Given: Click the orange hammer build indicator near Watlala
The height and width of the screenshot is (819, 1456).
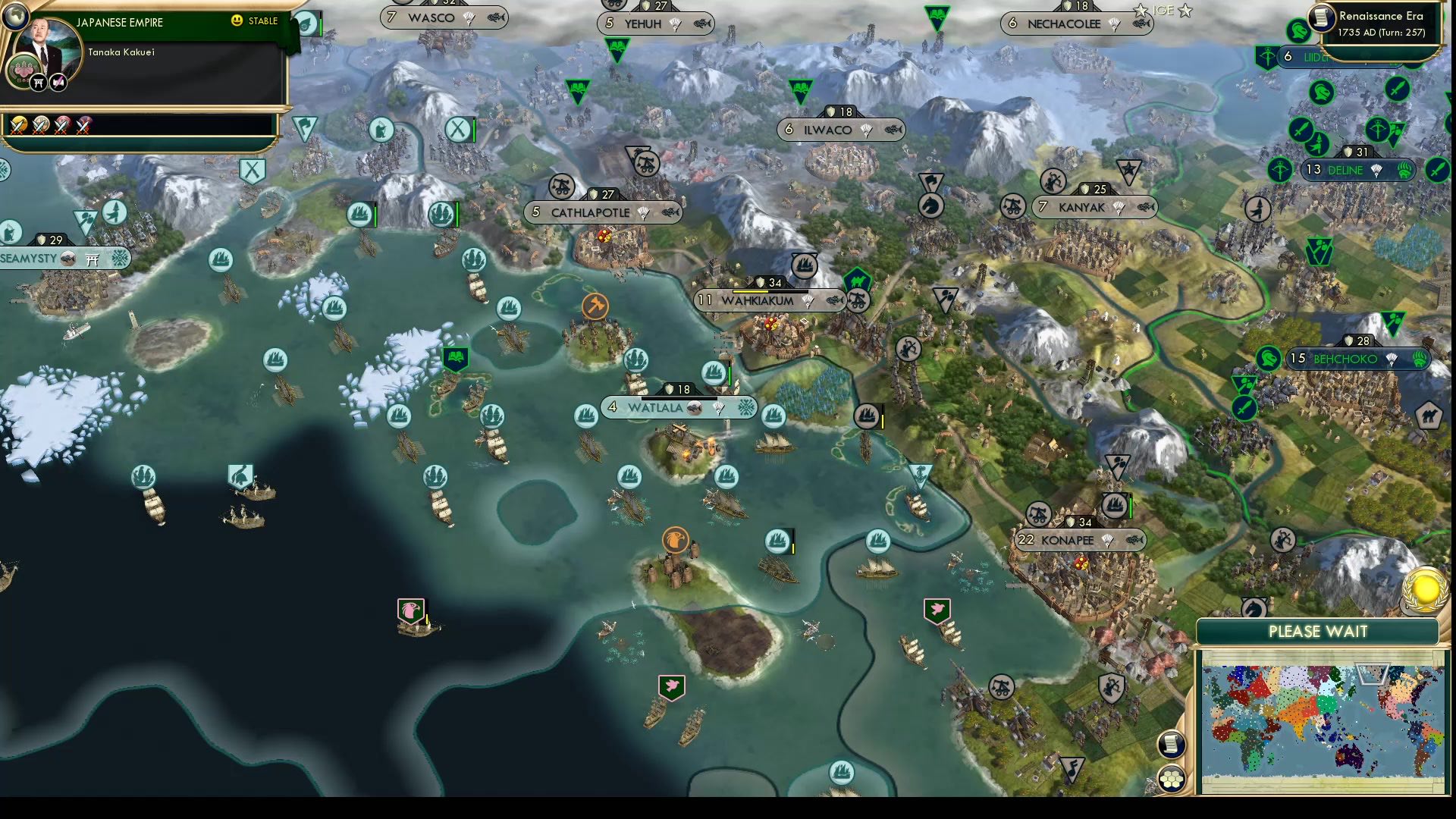Looking at the screenshot, I should click(597, 304).
